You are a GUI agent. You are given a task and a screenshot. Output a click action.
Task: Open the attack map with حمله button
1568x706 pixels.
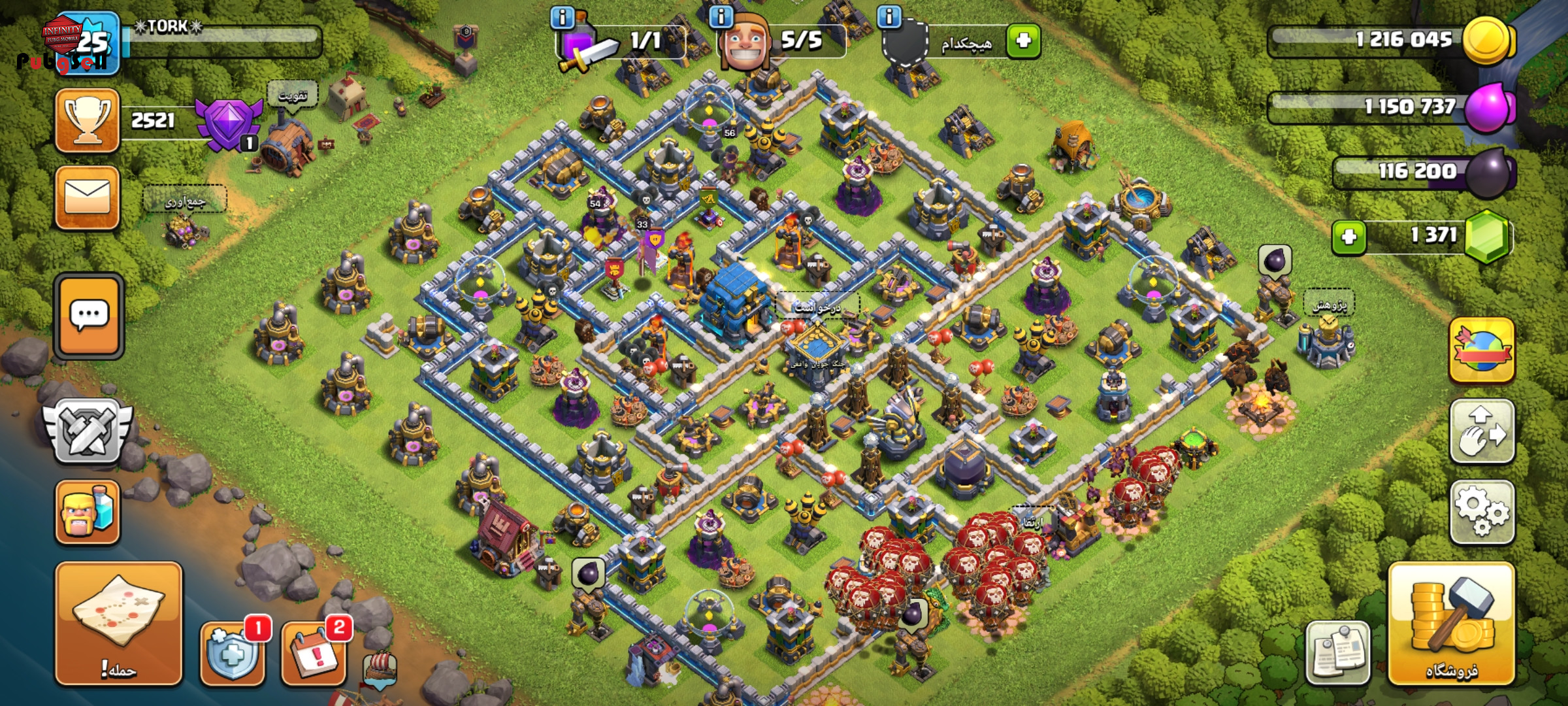(x=118, y=624)
